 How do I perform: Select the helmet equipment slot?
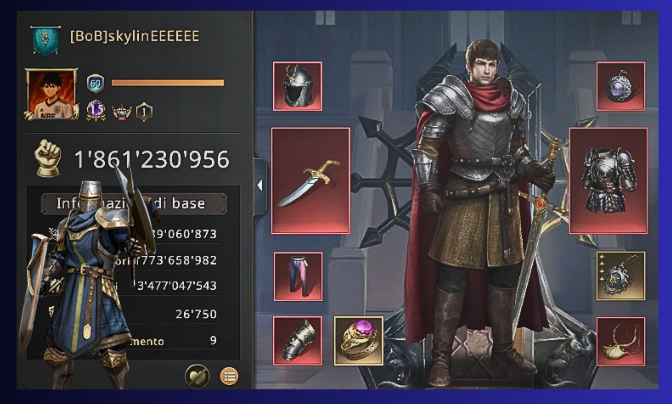click(x=297, y=87)
